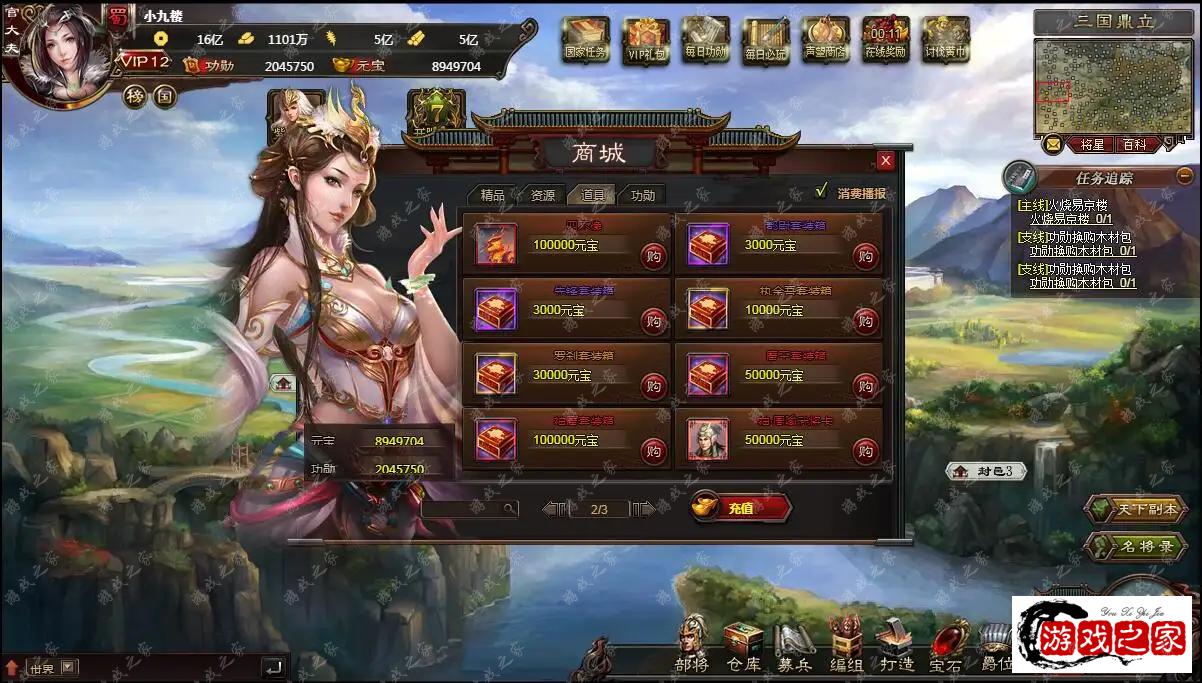Open the 国家任务 icon

click(x=586, y=40)
